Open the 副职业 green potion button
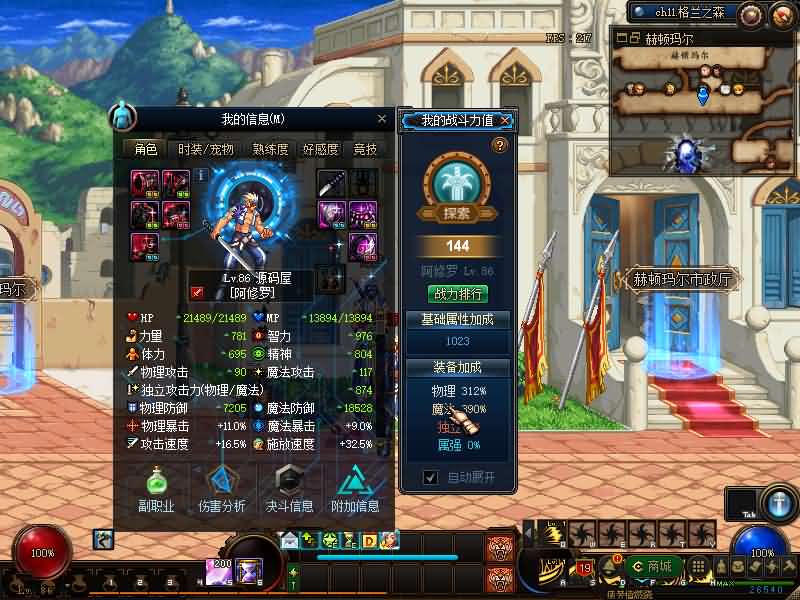This screenshot has width=800, height=600. (155, 488)
